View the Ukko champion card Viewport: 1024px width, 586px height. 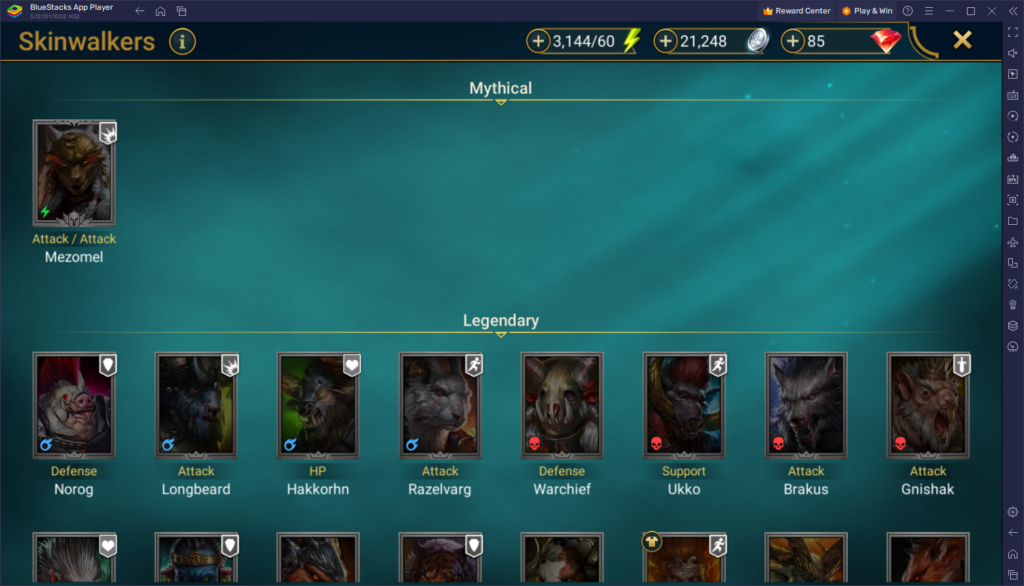[684, 405]
